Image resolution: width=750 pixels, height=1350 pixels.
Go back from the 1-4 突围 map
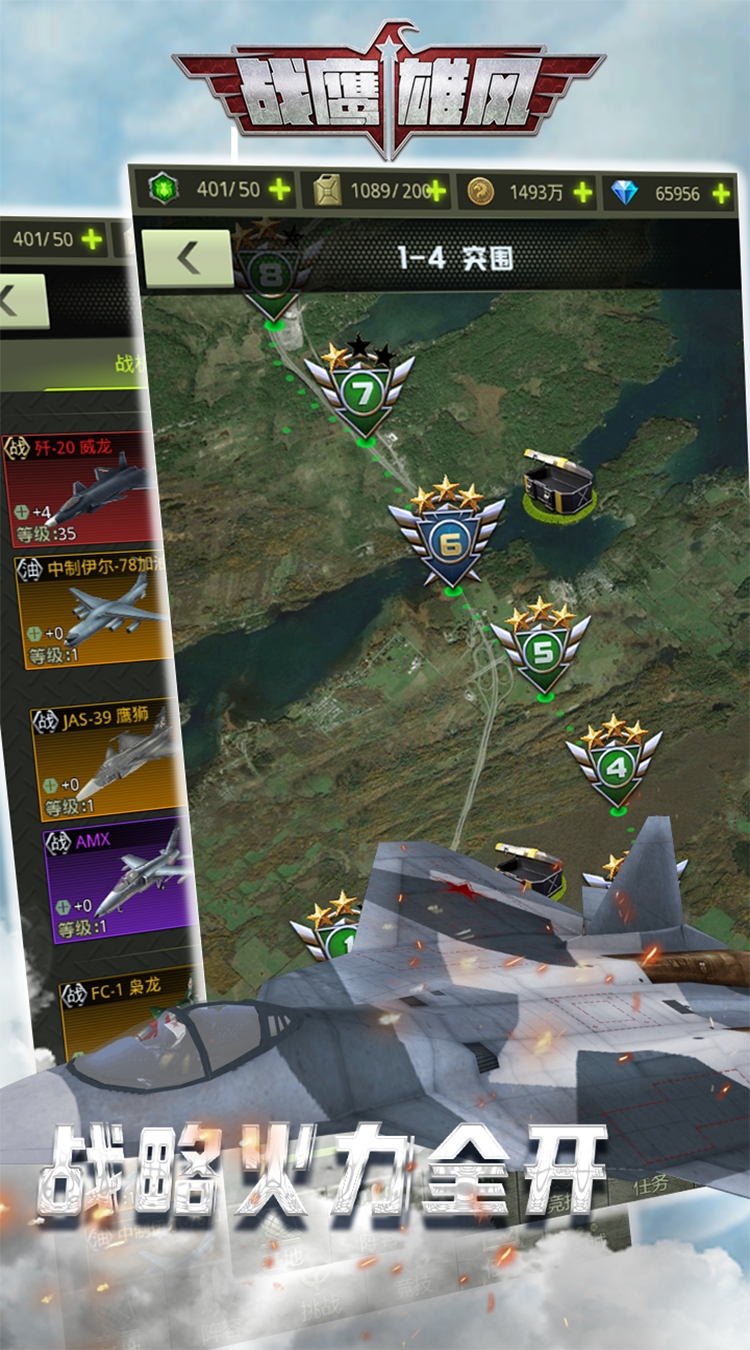coord(187,259)
